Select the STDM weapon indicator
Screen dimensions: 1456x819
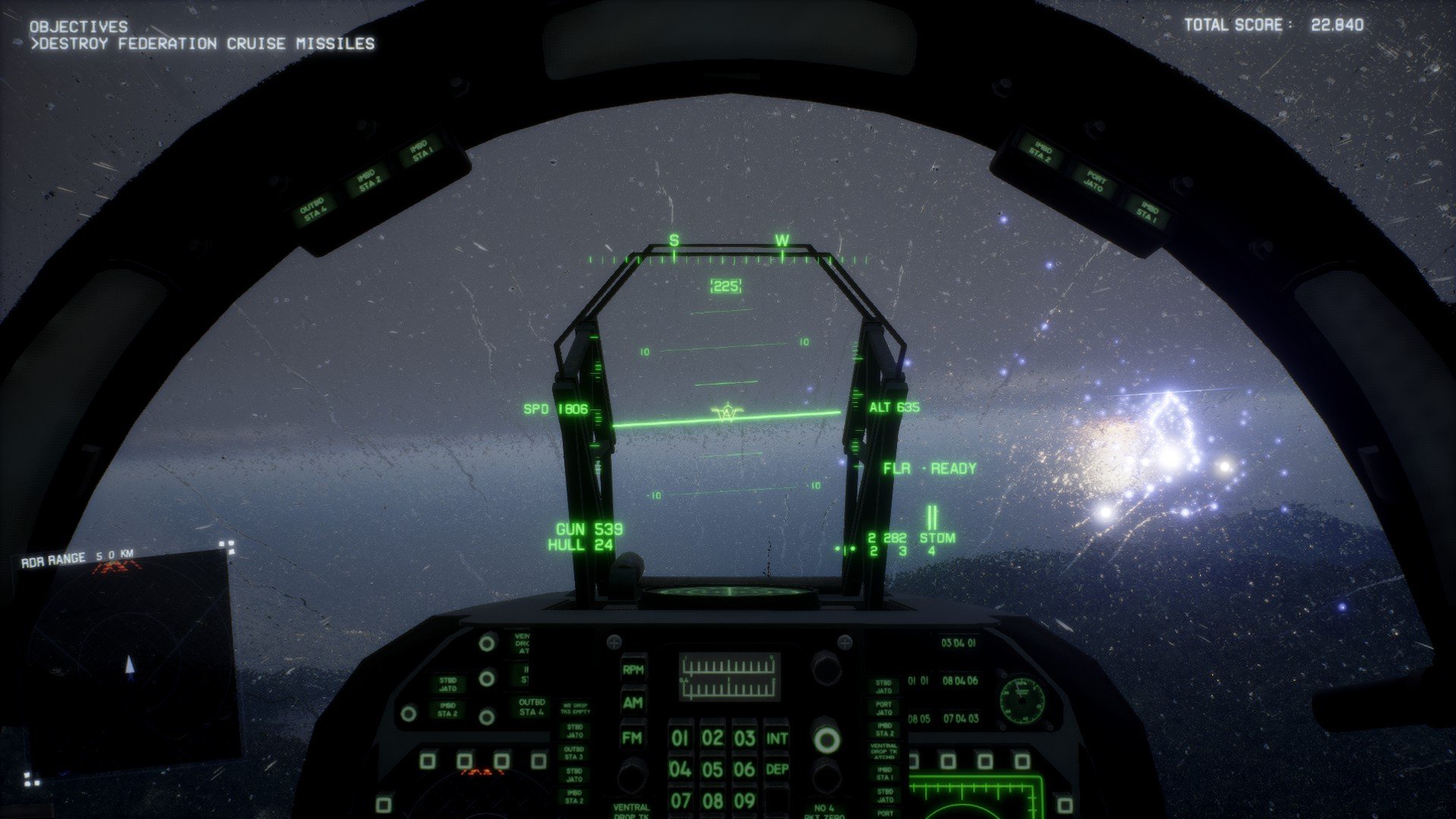coord(937,538)
